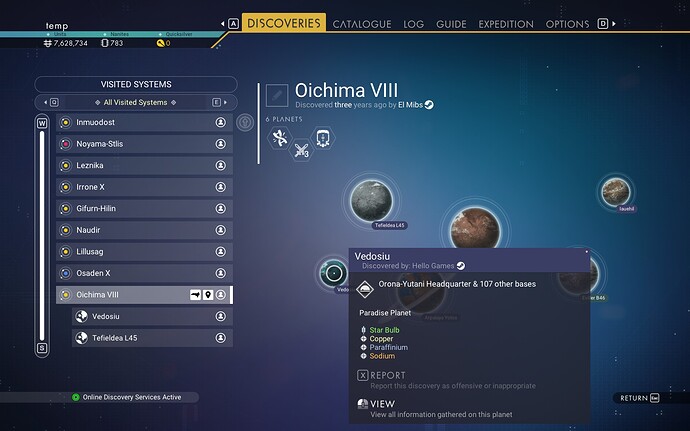Open the All Visited Systems filter
Image resolution: width=690 pixels, height=431 pixels.
(133, 102)
